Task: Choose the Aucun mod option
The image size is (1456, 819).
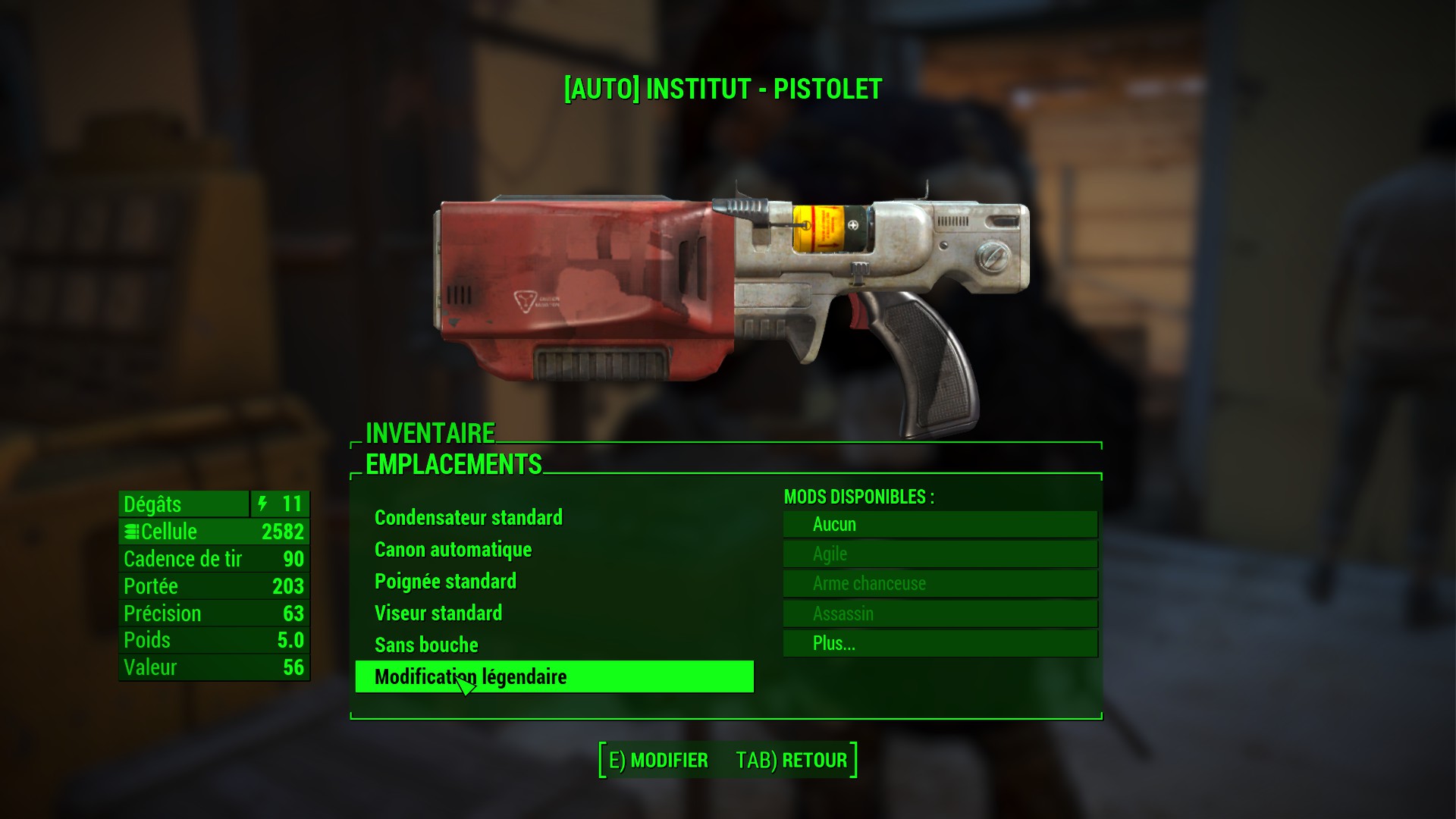Action: click(x=940, y=524)
